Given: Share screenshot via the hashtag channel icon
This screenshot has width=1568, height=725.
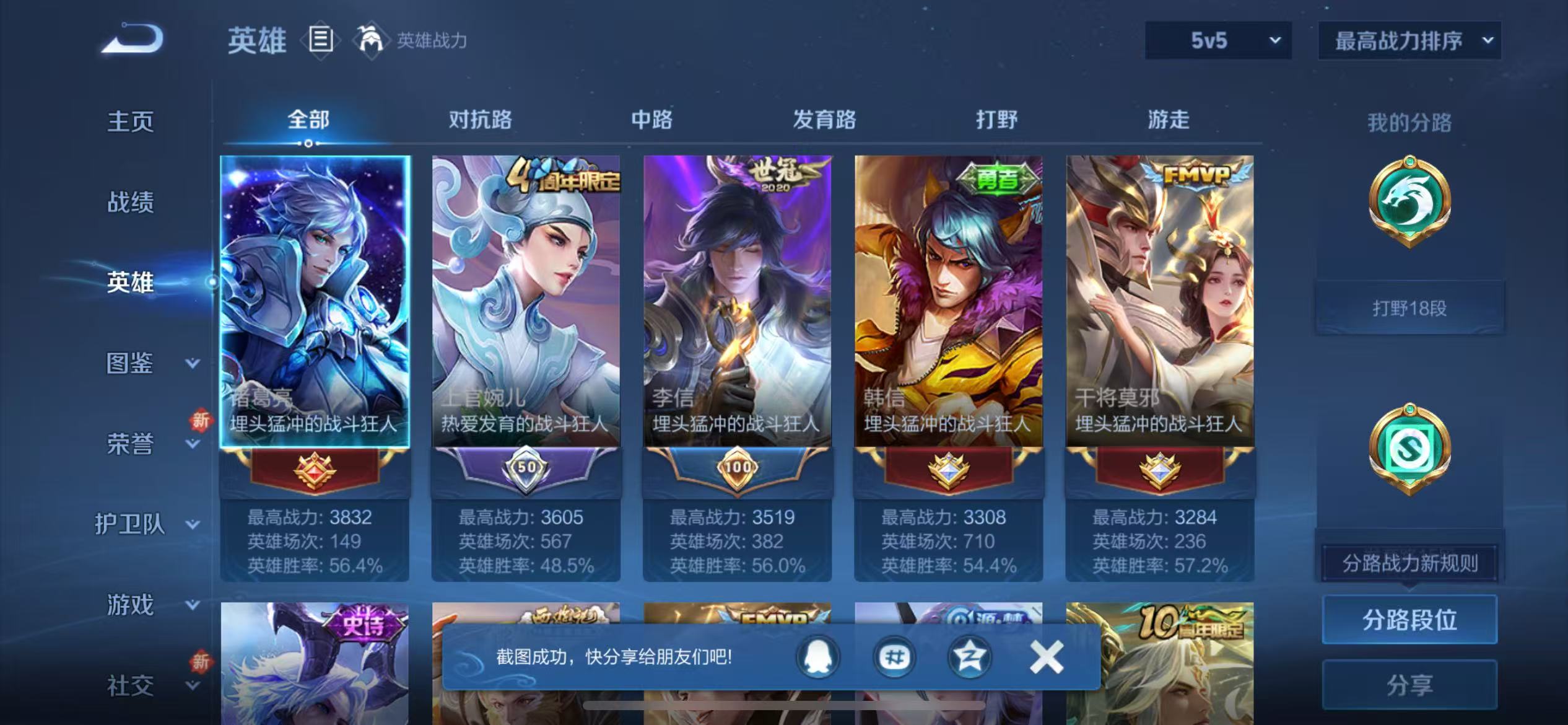Looking at the screenshot, I should (894, 657).
